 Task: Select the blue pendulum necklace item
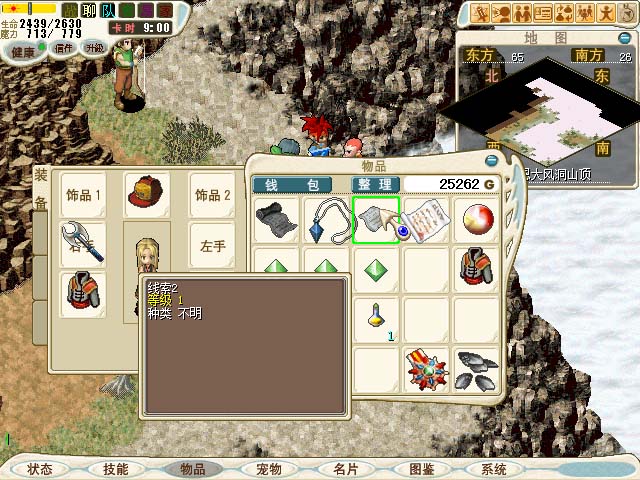click(327, 220)
